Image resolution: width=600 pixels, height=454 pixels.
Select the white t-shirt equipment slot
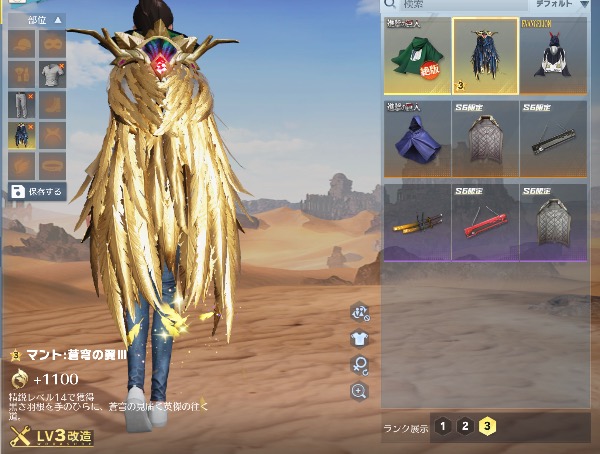(x=51, y=73)
